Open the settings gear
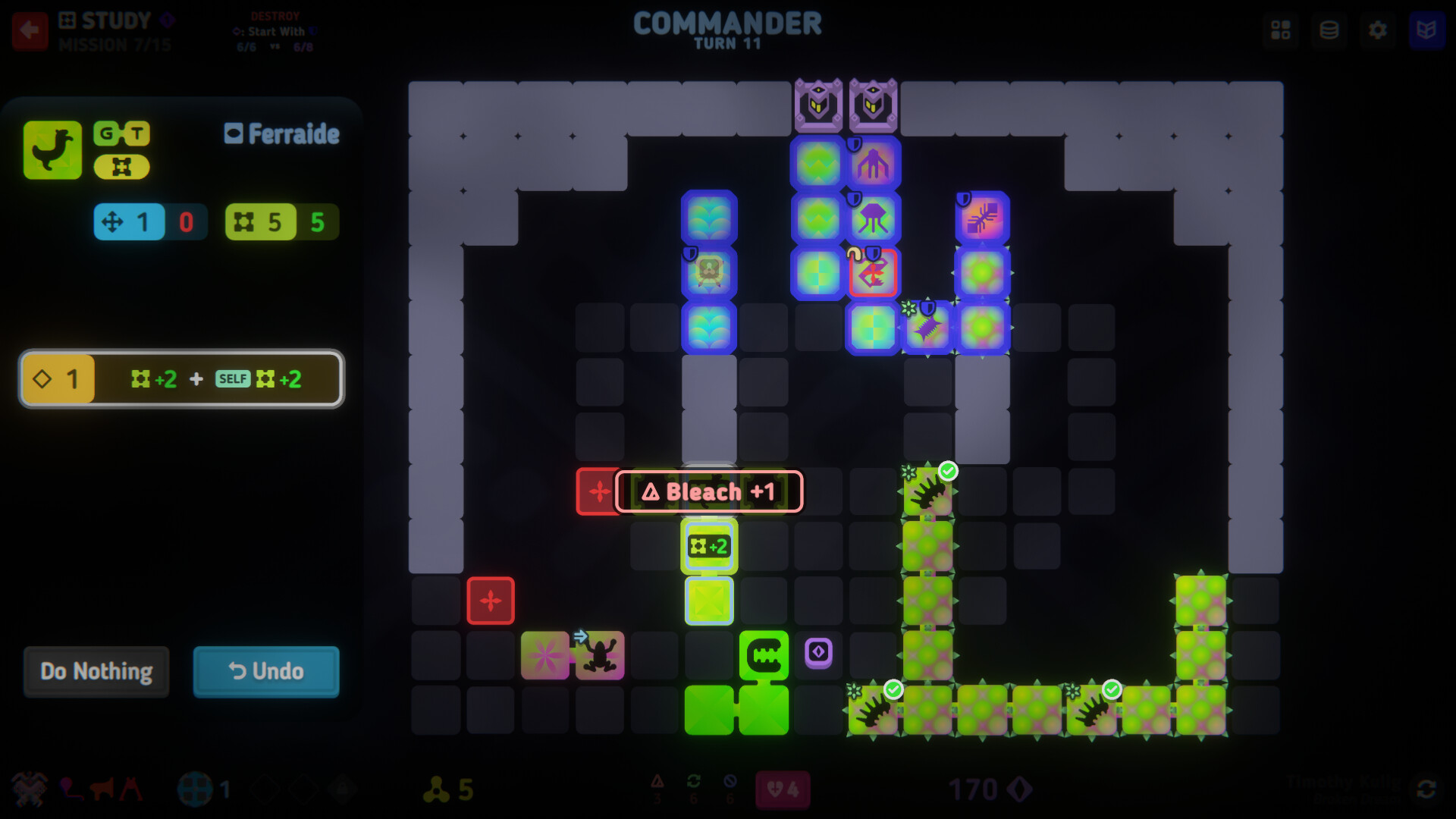This screenshot has width=1456, height=819. tap(1379, 30)
